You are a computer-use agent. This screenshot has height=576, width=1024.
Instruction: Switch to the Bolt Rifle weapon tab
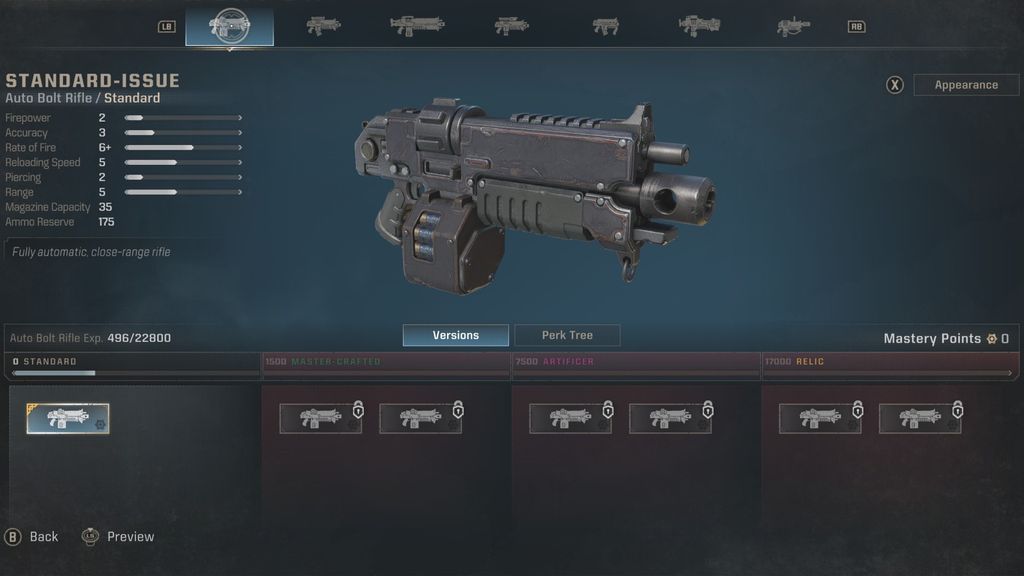point(323,26)
